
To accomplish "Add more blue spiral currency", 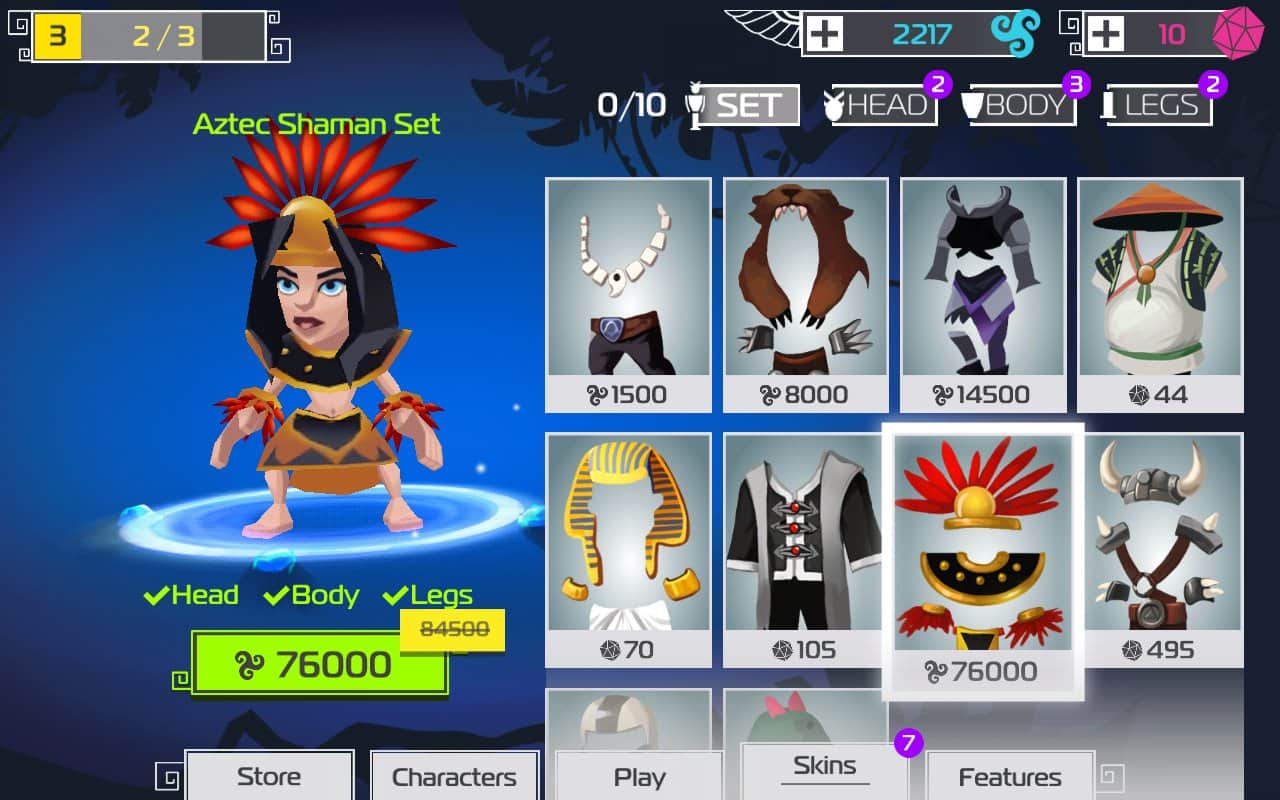I will point(825,35).
